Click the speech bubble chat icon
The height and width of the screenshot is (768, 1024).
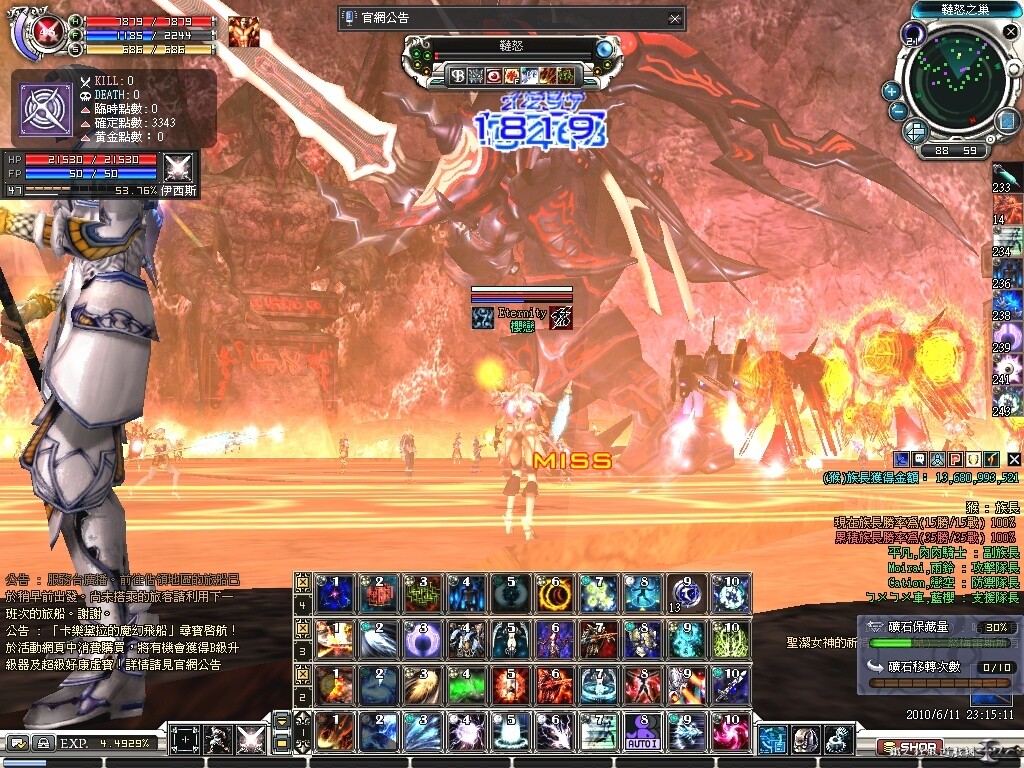[920, 458]
